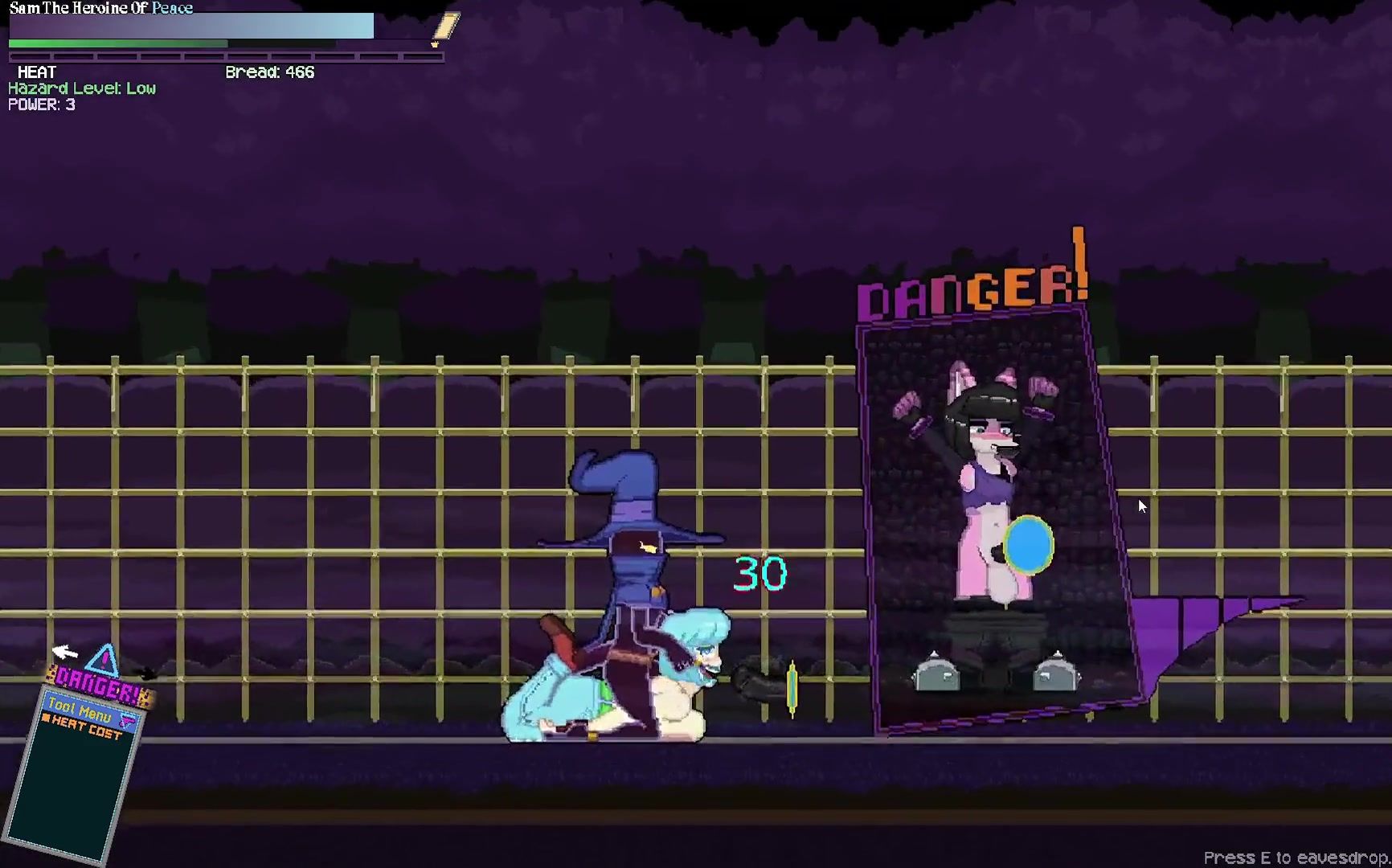Click the pink gun icon in Tool Menu
Viewport: 1392px width, 868px height.
coord(127,721)
